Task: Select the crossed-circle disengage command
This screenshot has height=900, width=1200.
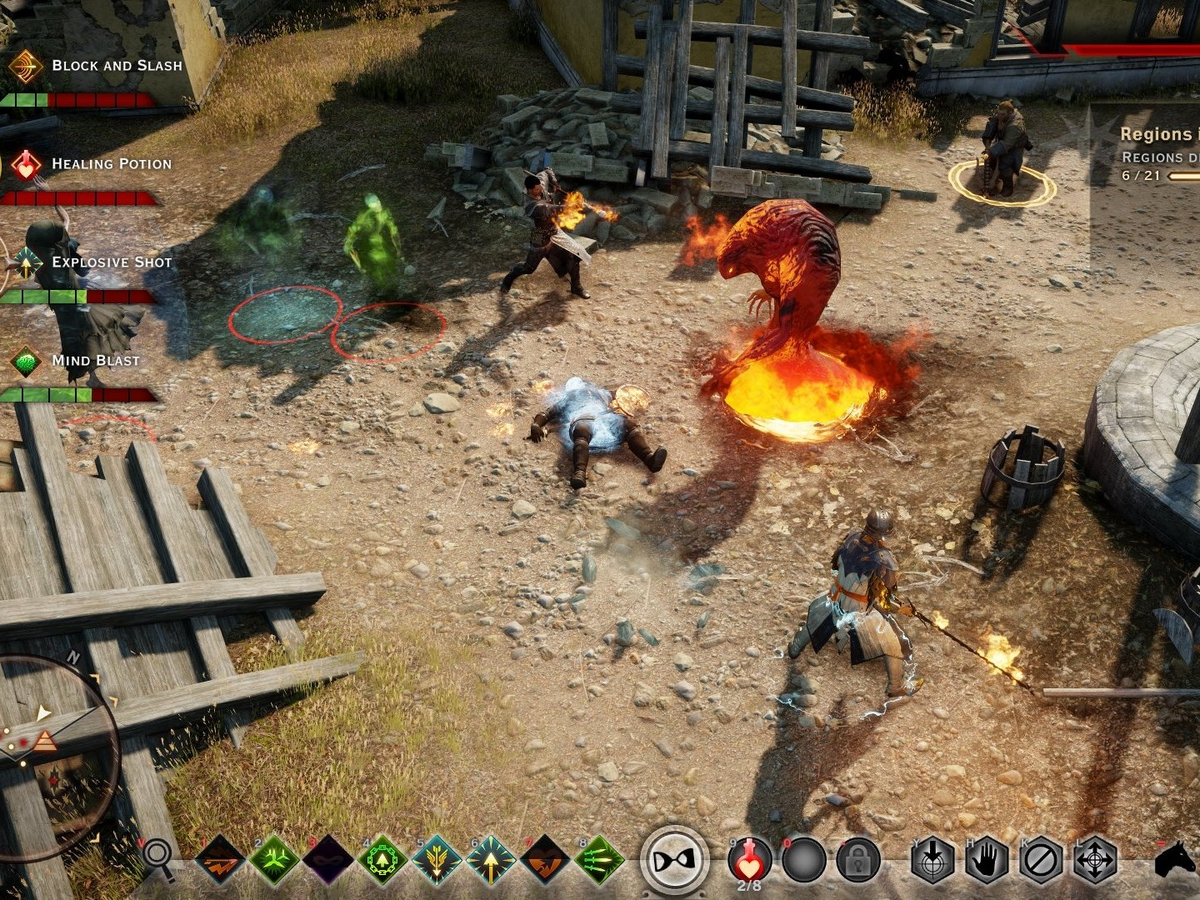Action: click(1041, 860)
